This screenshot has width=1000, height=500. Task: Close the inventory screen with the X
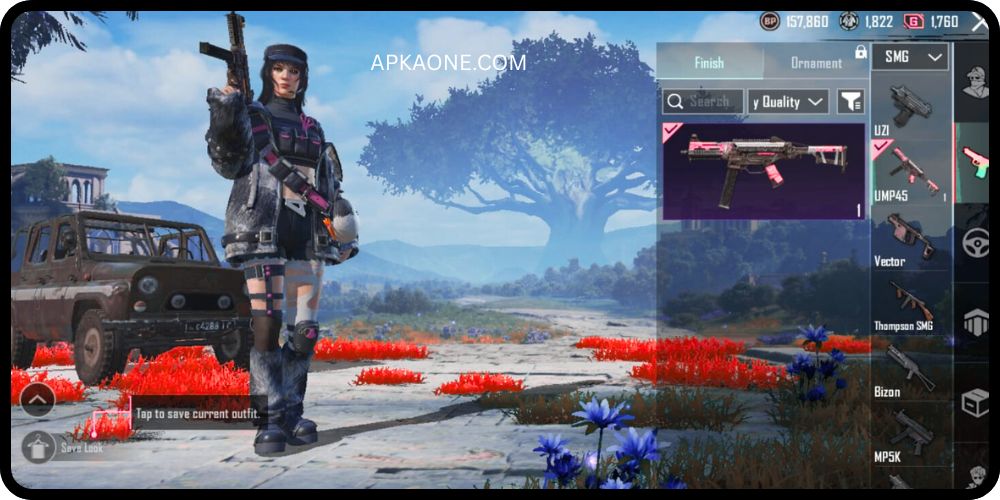pyautogui.click(x=978, y=22)
